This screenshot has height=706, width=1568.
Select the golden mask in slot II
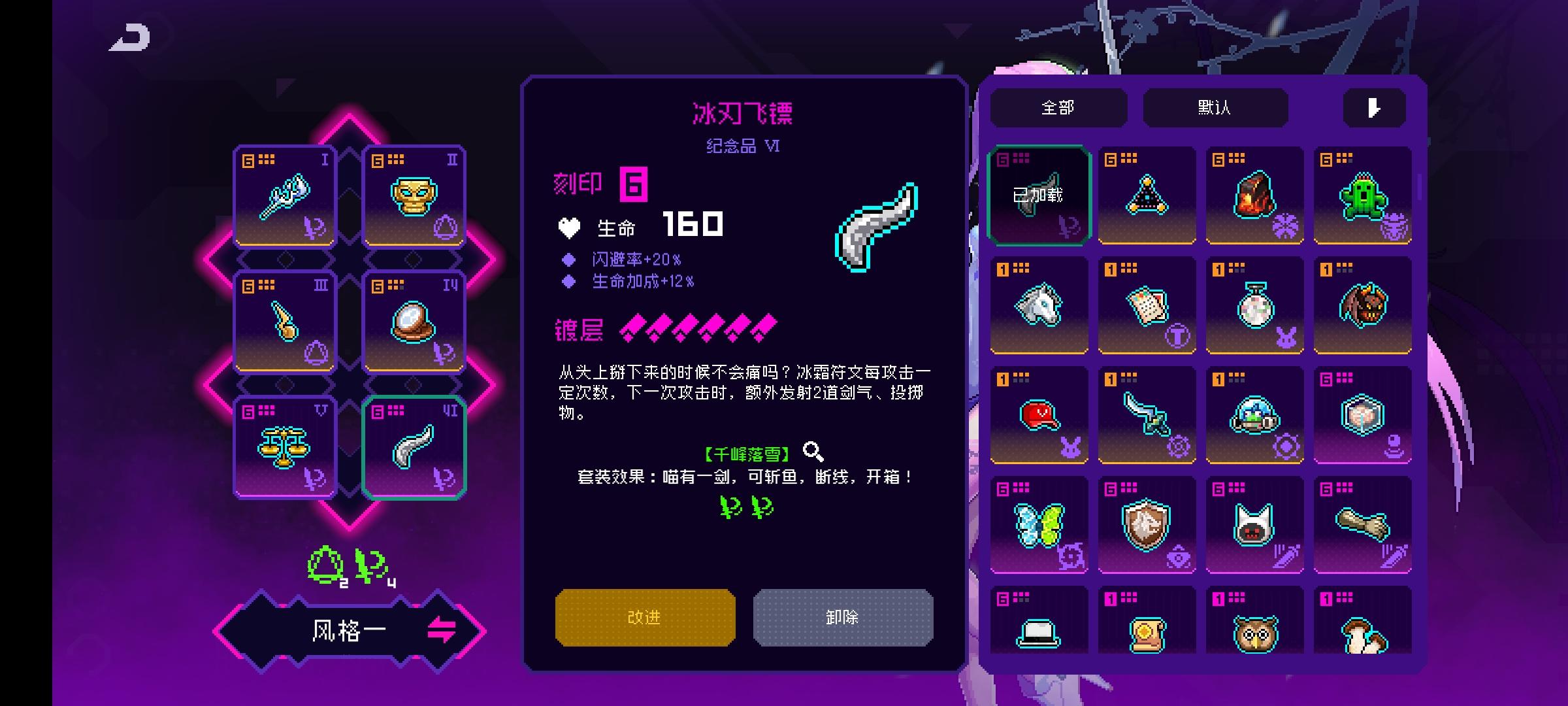414,196
